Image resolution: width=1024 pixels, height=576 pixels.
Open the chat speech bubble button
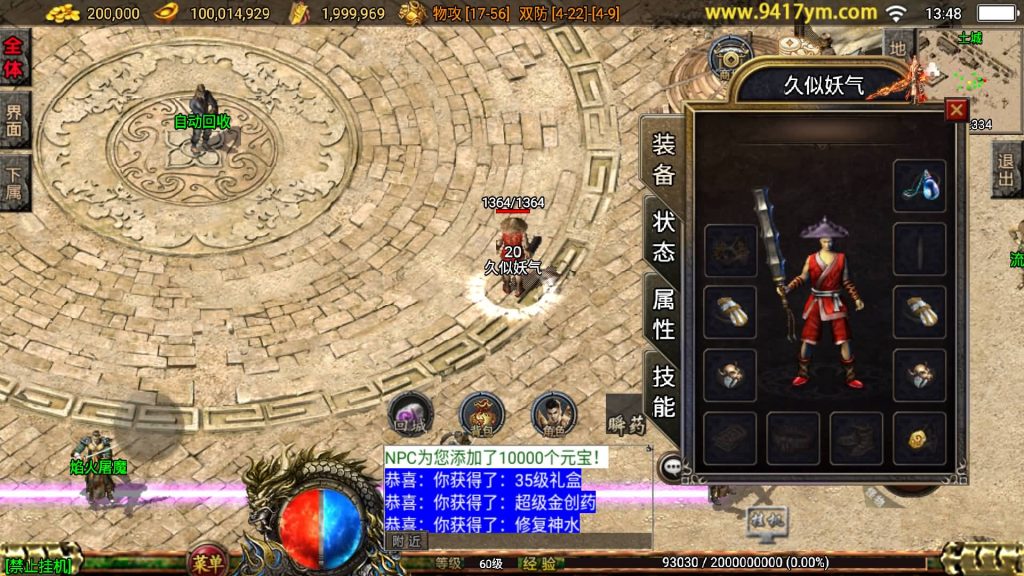coord(672,466)
